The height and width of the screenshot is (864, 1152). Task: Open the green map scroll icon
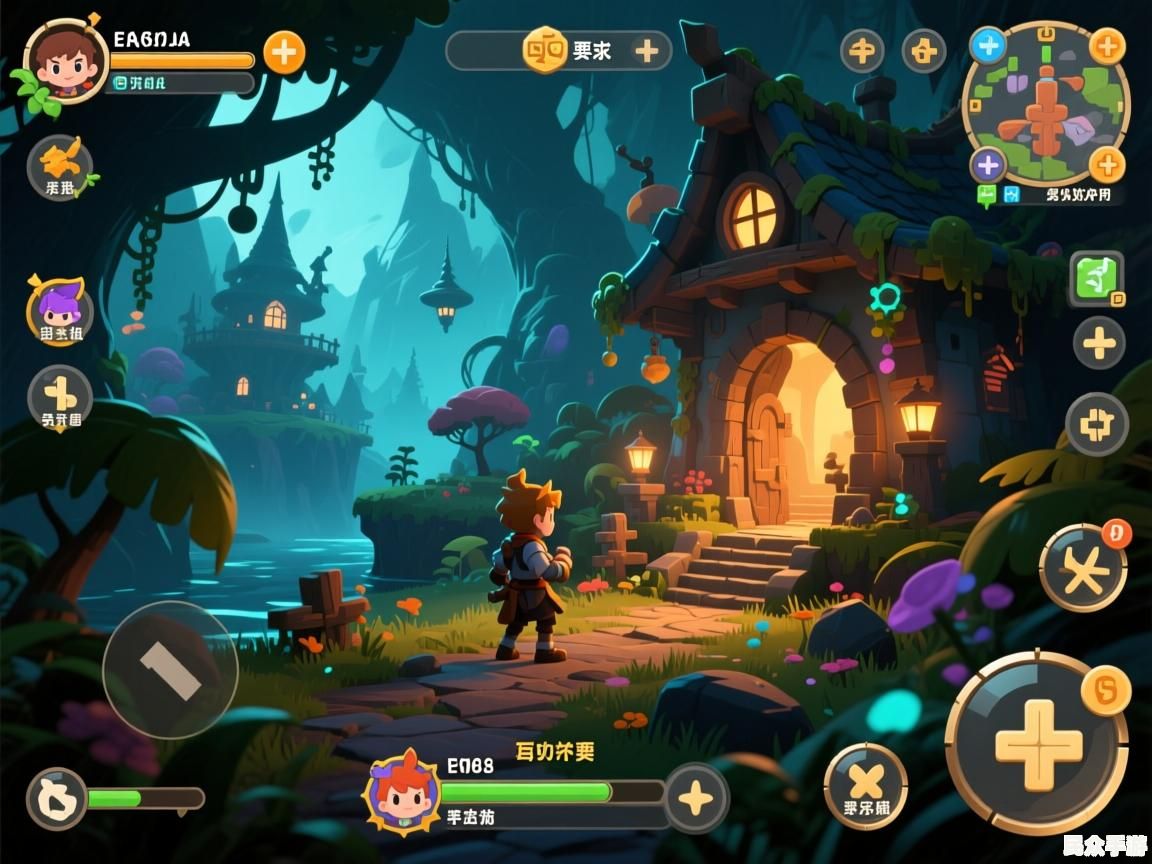click(x=1097, y=278)
